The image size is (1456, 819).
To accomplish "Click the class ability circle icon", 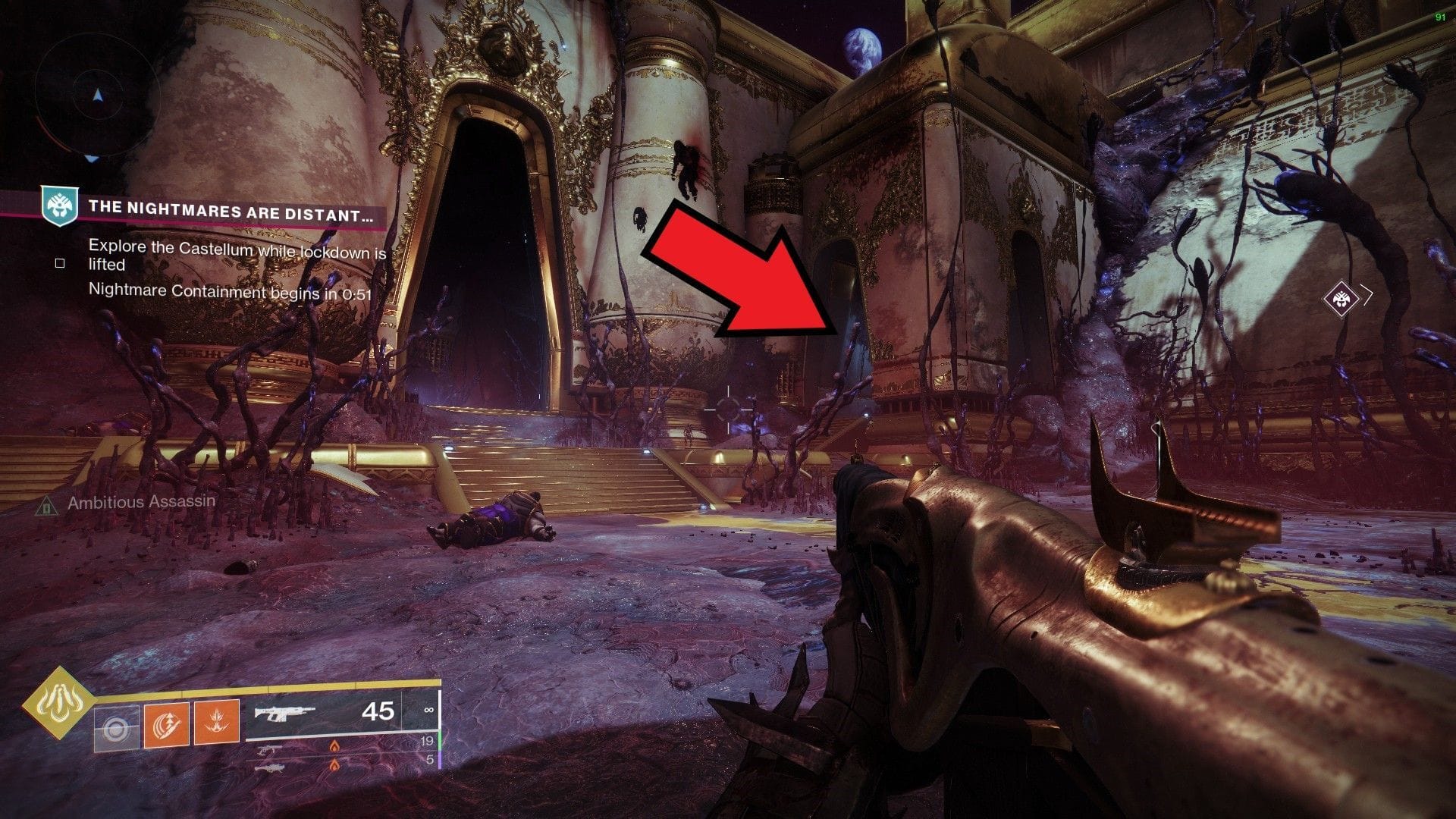I will tap(117, 726).
